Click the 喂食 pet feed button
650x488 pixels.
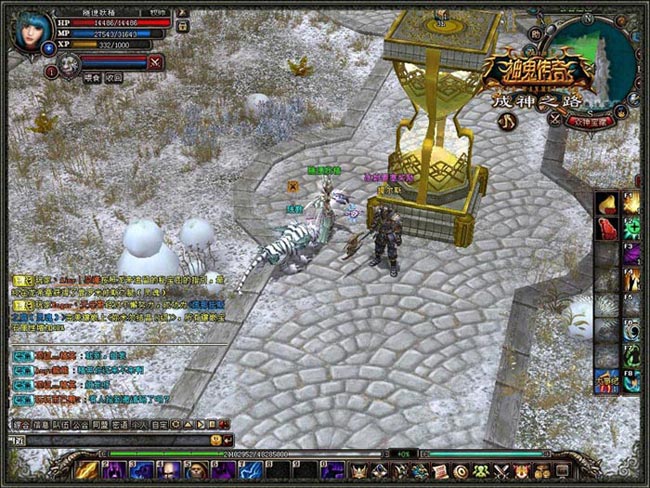point(93,77)
